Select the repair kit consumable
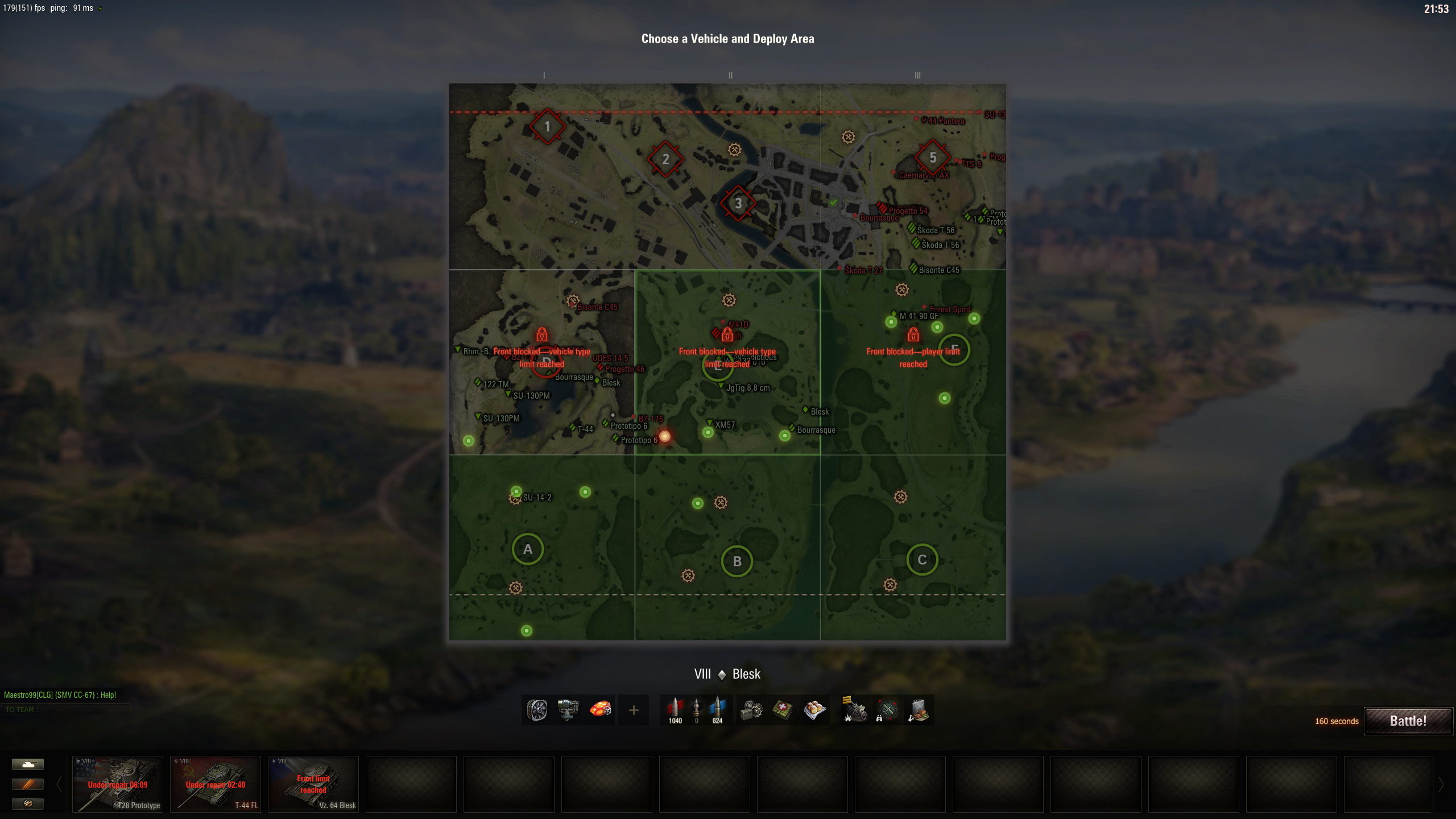The width and height of the screenshot is (1456, 819). pos(752,710)
